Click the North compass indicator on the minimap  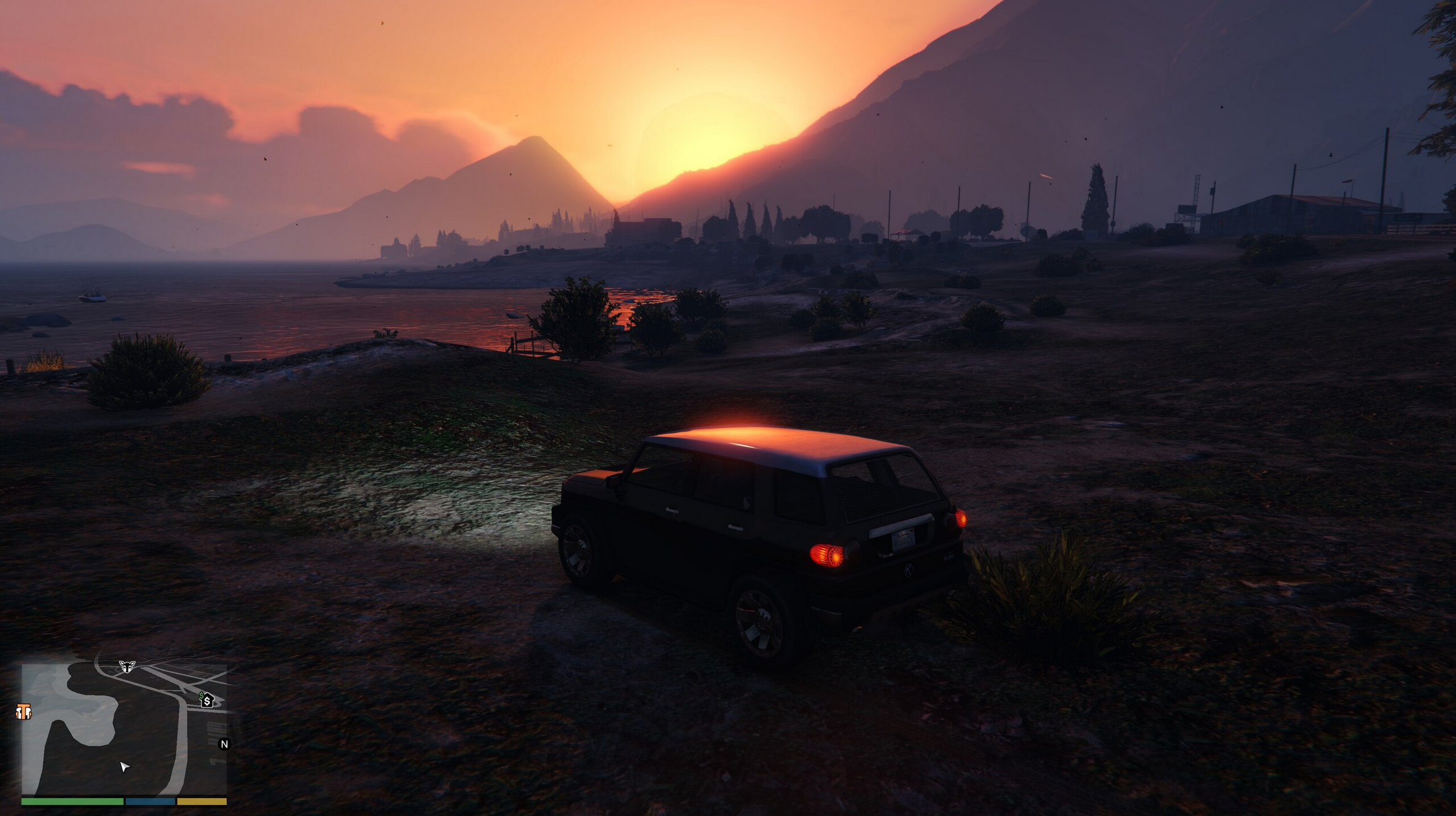[224, 744]
